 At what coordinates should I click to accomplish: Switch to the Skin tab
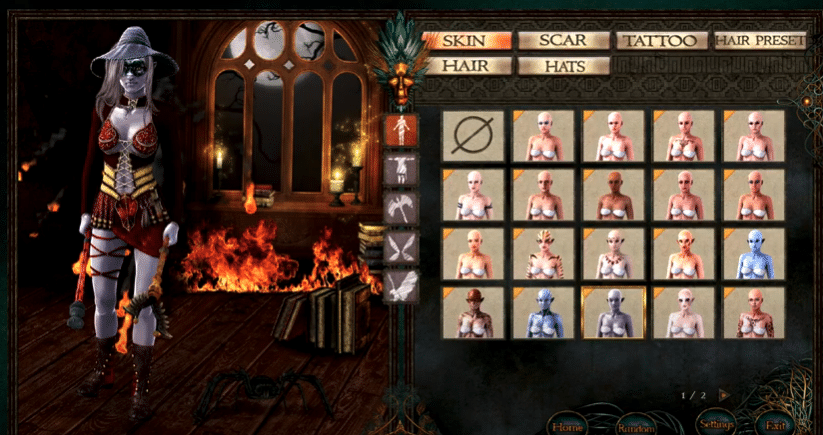(466, 41)
